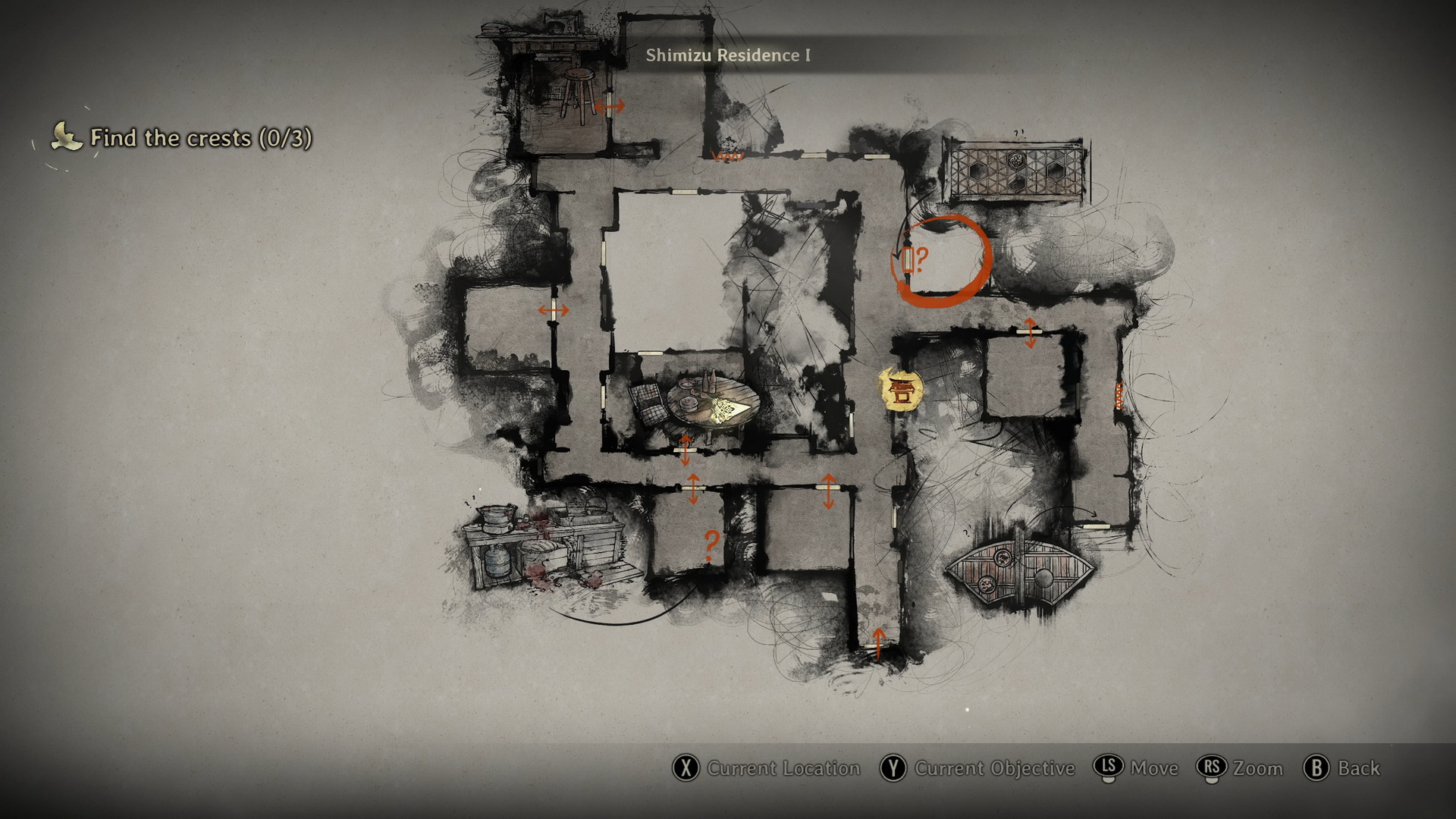The width and height of the screenshot is (1456, 819).
Task: Click the orange question mark in the lower room
Action: pos(711,544)
